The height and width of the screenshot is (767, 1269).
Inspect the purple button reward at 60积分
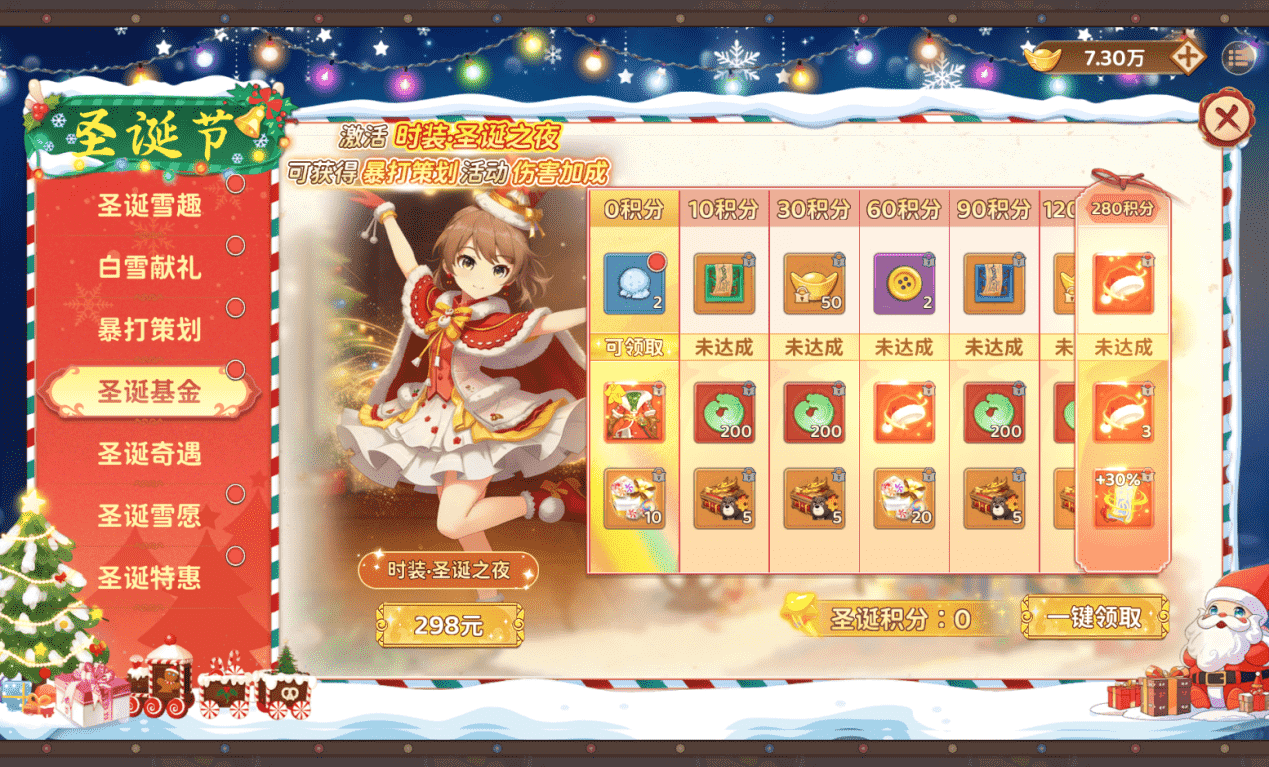point(904,284)
